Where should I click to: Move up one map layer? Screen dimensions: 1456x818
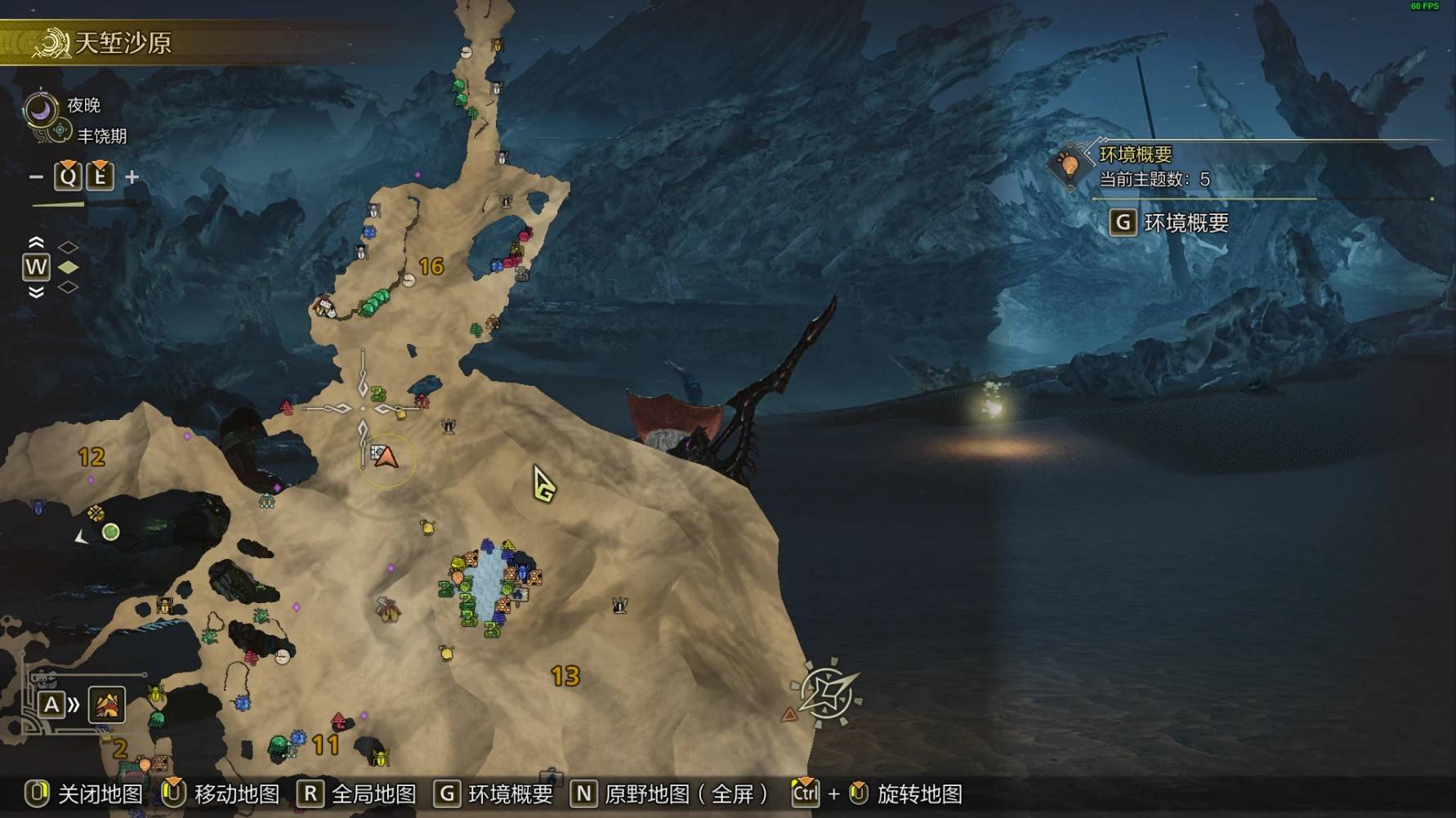(36, 243)
